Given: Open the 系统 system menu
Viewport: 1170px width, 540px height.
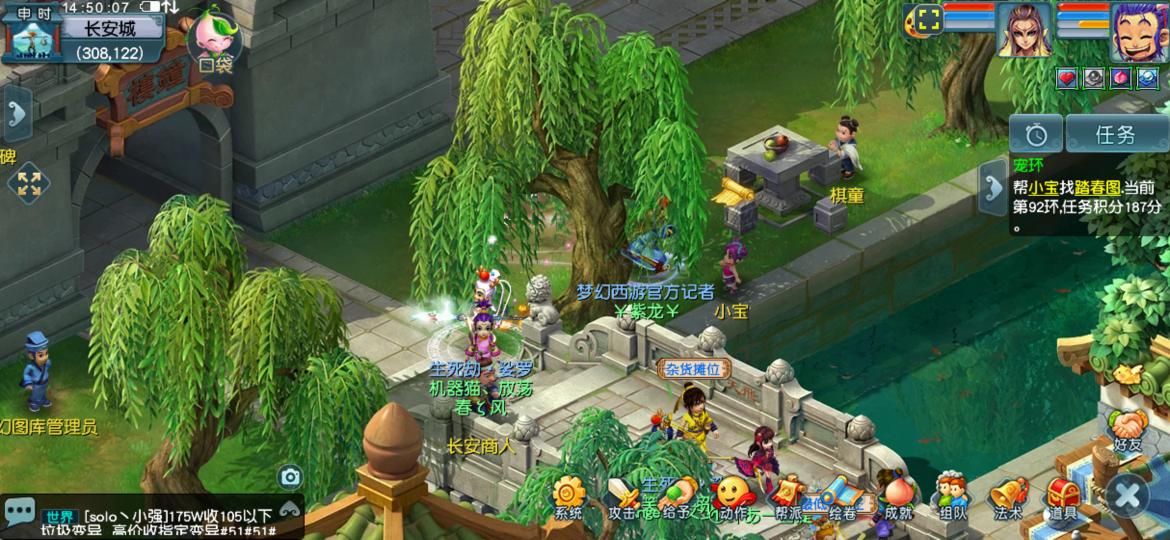Looking at the screenshot, I should [x=568, y=494].
